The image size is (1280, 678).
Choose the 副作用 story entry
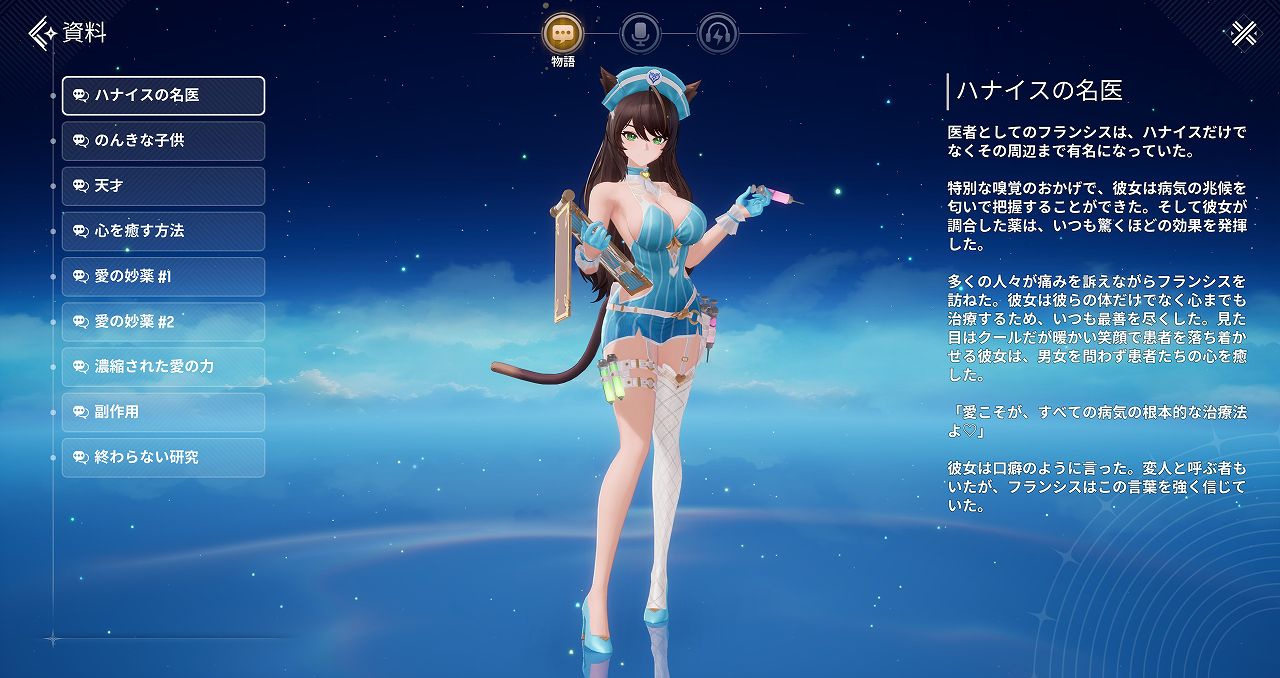click(x=163, y=412)
